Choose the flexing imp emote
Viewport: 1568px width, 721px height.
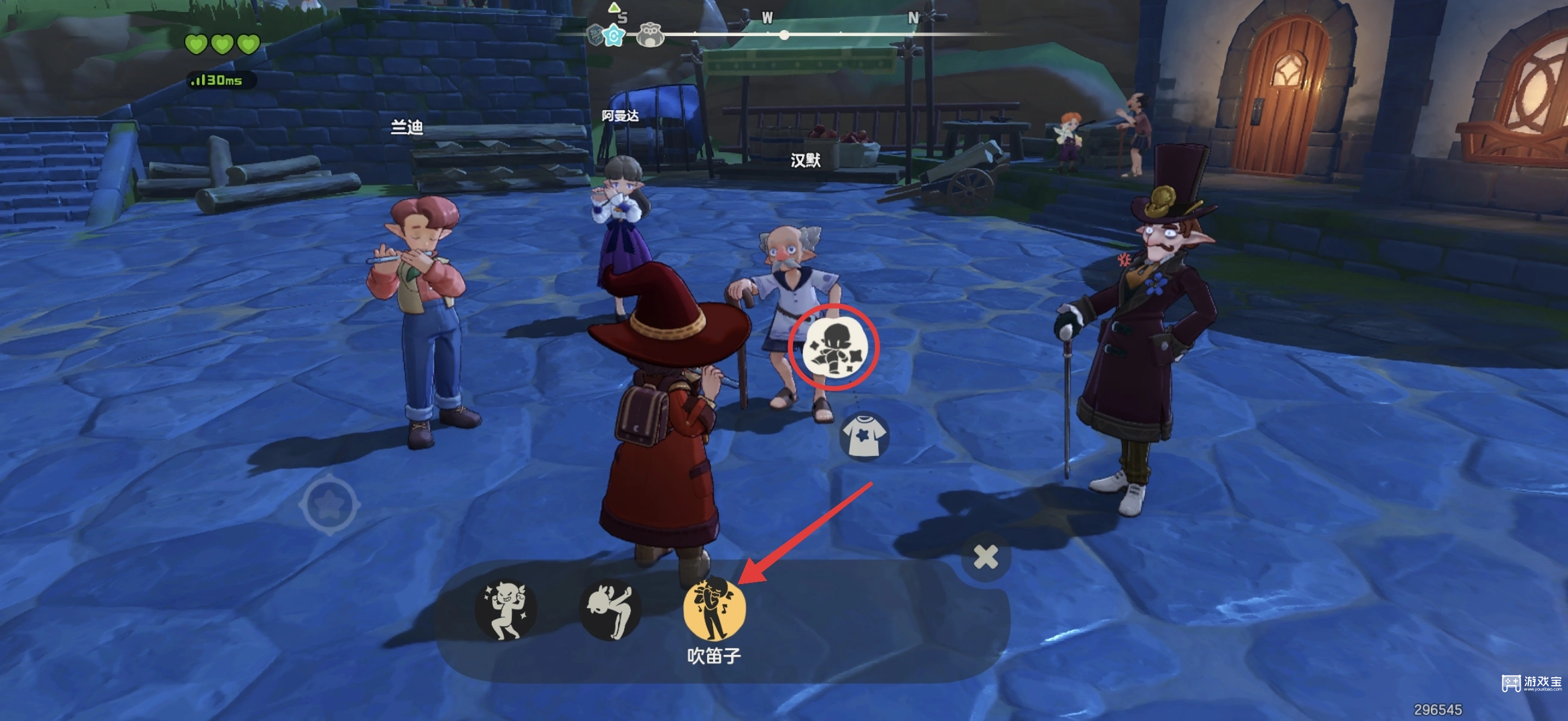pyautogui.click(x=505, y=609)
